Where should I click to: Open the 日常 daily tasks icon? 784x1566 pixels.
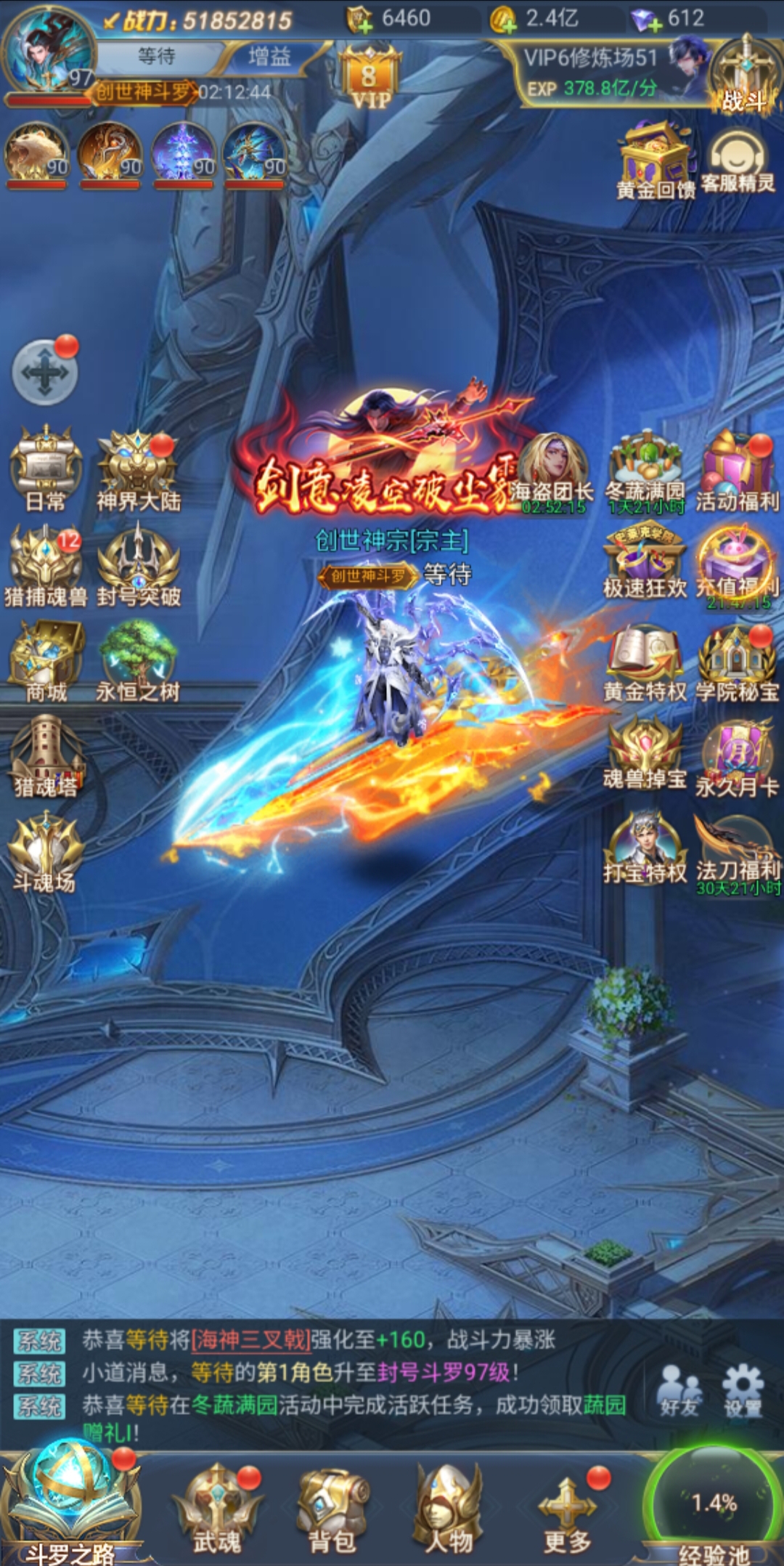[x=45, y=465]
